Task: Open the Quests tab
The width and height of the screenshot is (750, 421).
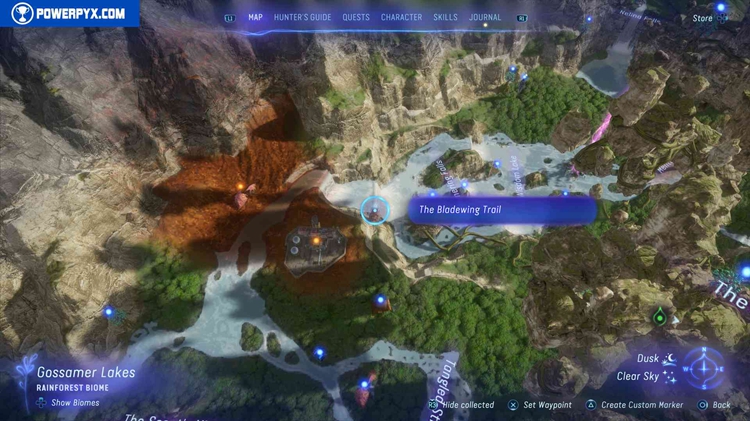Action: pyautogui.click(x=355, y=17)
